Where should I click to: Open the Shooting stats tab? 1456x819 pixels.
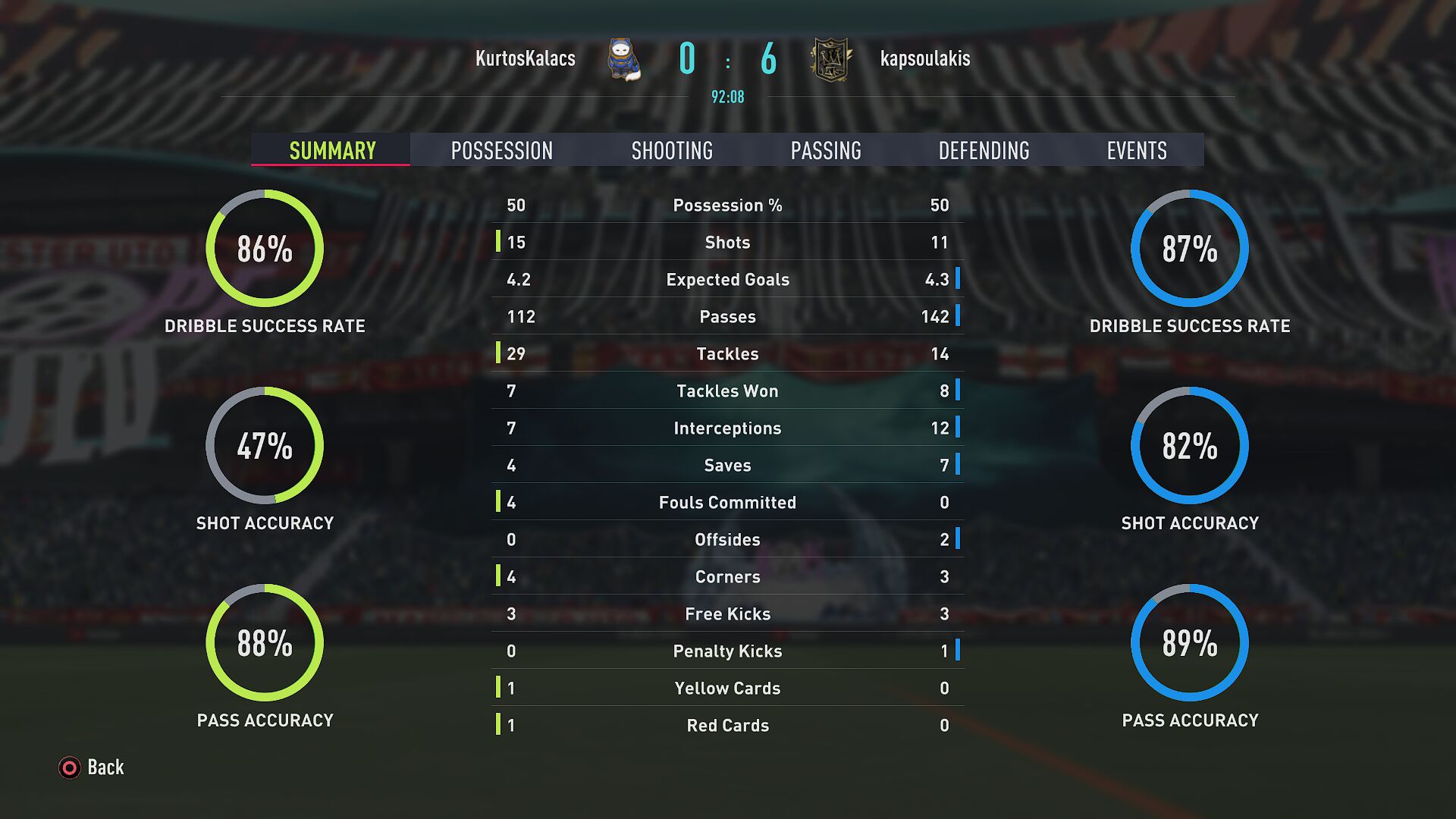(672, 150)
